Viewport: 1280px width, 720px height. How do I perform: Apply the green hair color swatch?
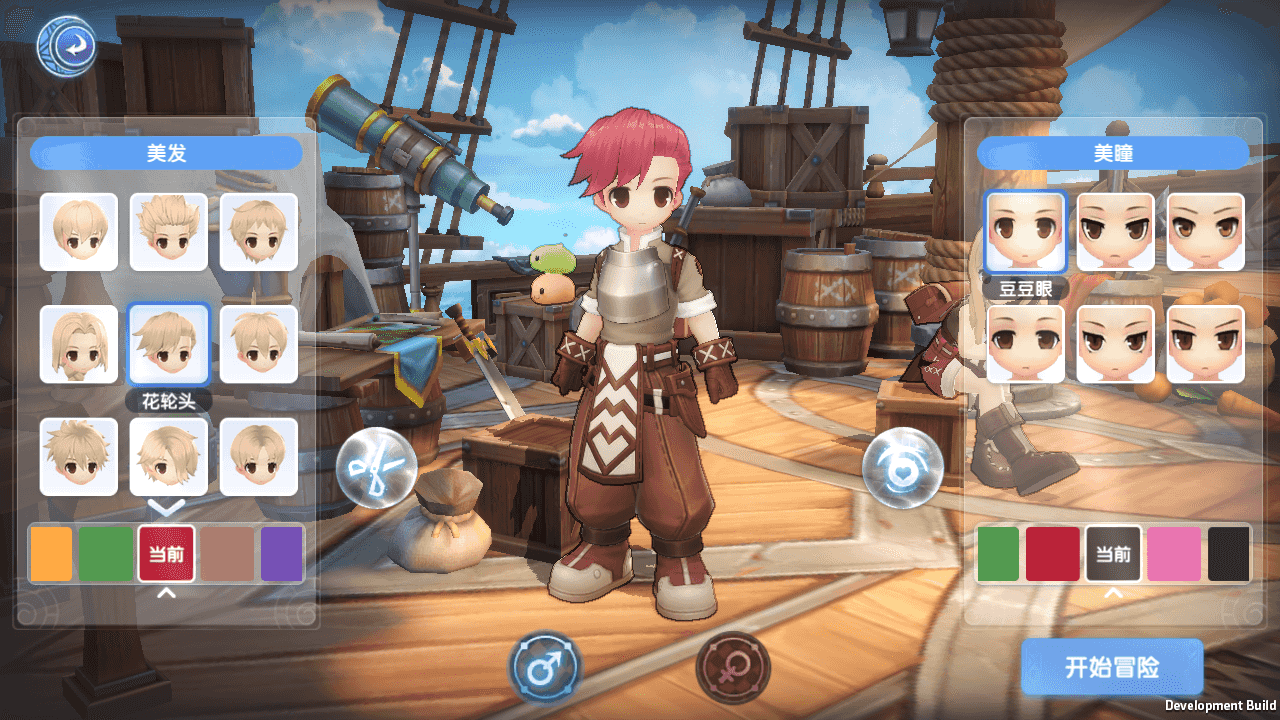[106, 554]
